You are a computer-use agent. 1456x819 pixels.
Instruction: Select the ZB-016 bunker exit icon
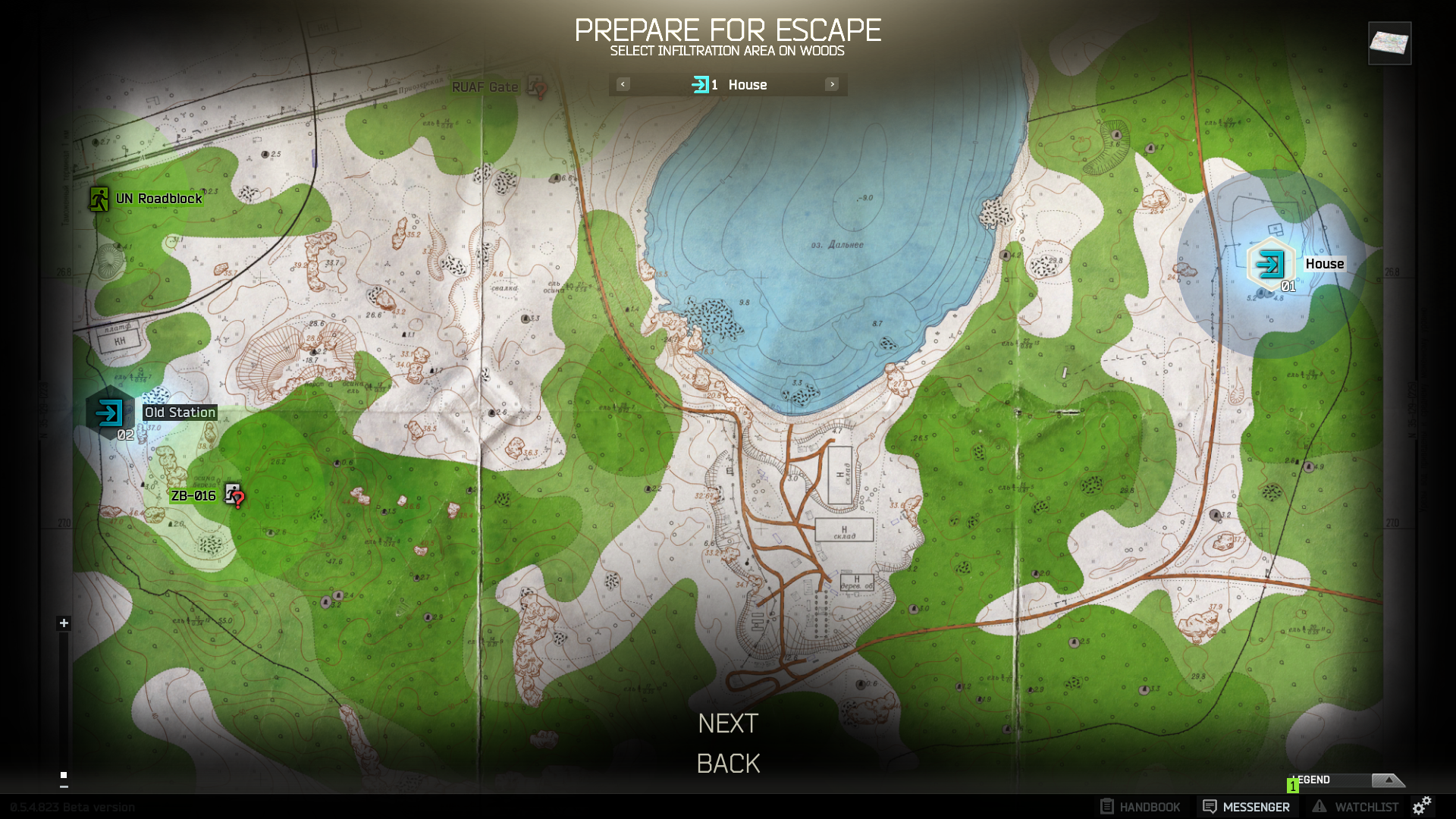click(x=231, y=491)
